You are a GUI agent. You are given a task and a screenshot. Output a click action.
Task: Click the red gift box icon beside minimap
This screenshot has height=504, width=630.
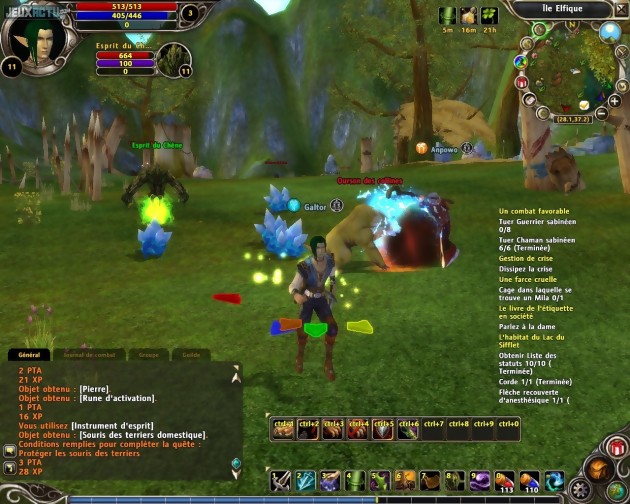pos(522,82)
